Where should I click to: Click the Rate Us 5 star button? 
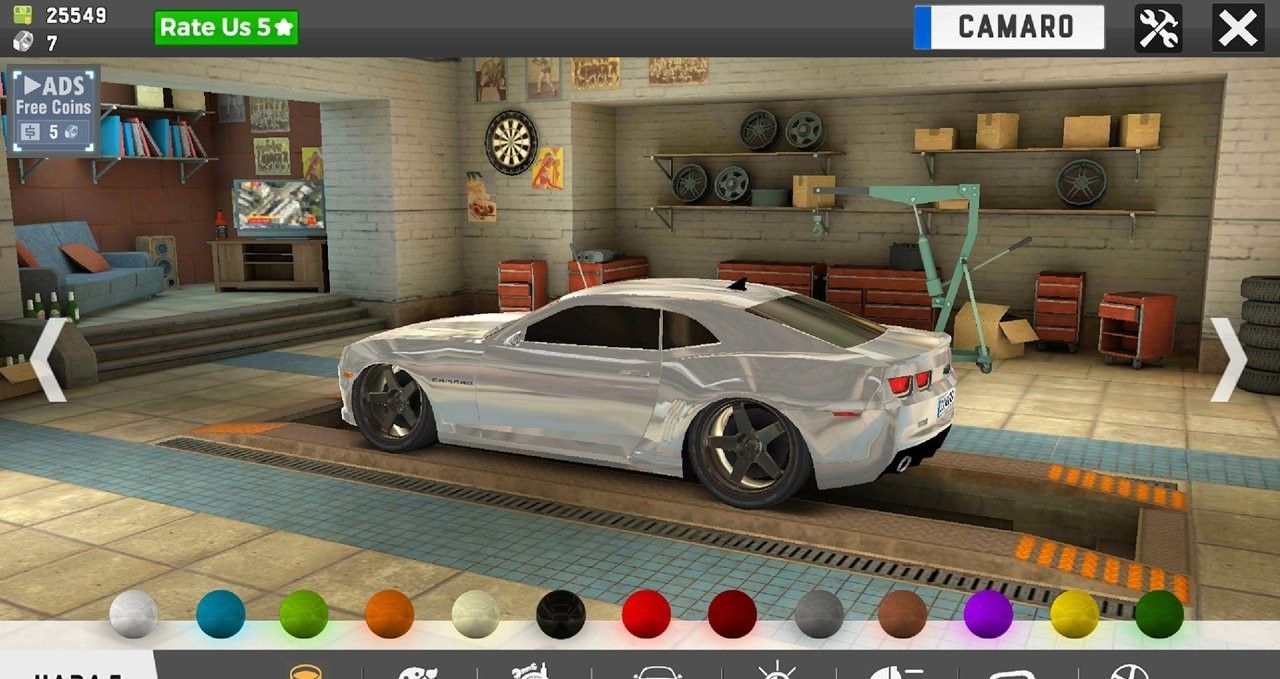(x=226, y=28)
